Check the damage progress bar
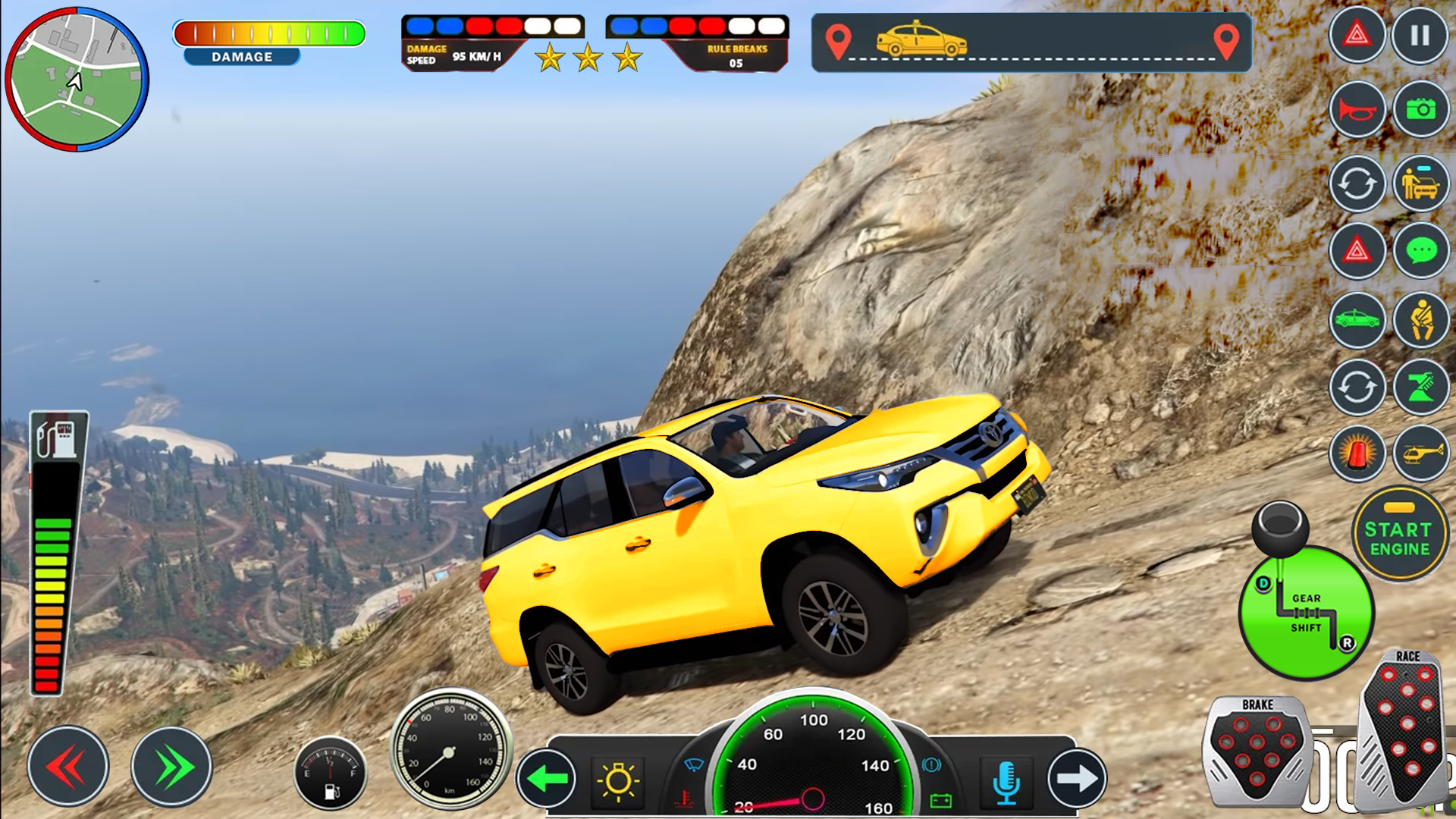 click(x=271, y=33)
